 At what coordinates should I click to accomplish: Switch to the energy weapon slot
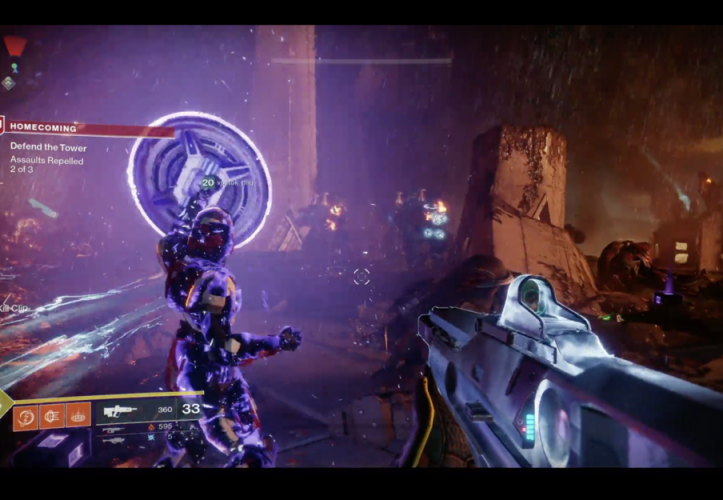click(115, 428)
